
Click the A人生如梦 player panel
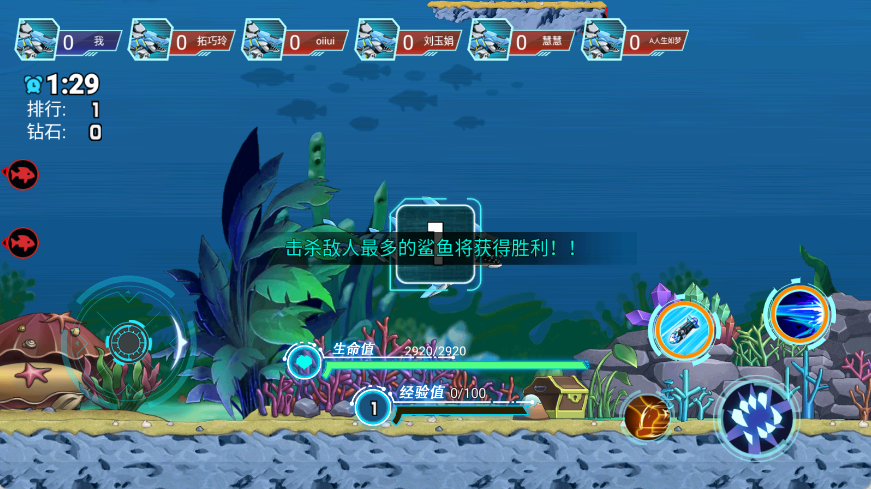point(635,41)
